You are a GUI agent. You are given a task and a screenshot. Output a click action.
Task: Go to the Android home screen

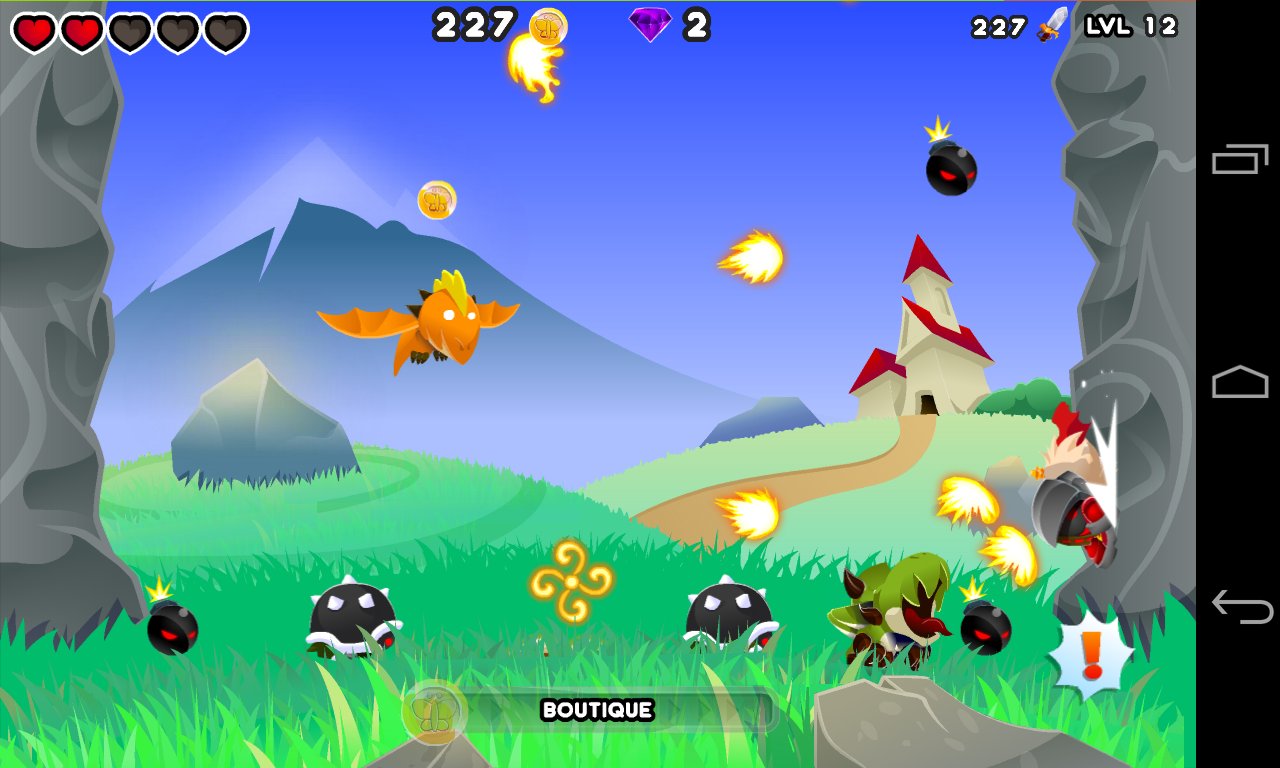pyautogui.click(x=1240, y=382)
